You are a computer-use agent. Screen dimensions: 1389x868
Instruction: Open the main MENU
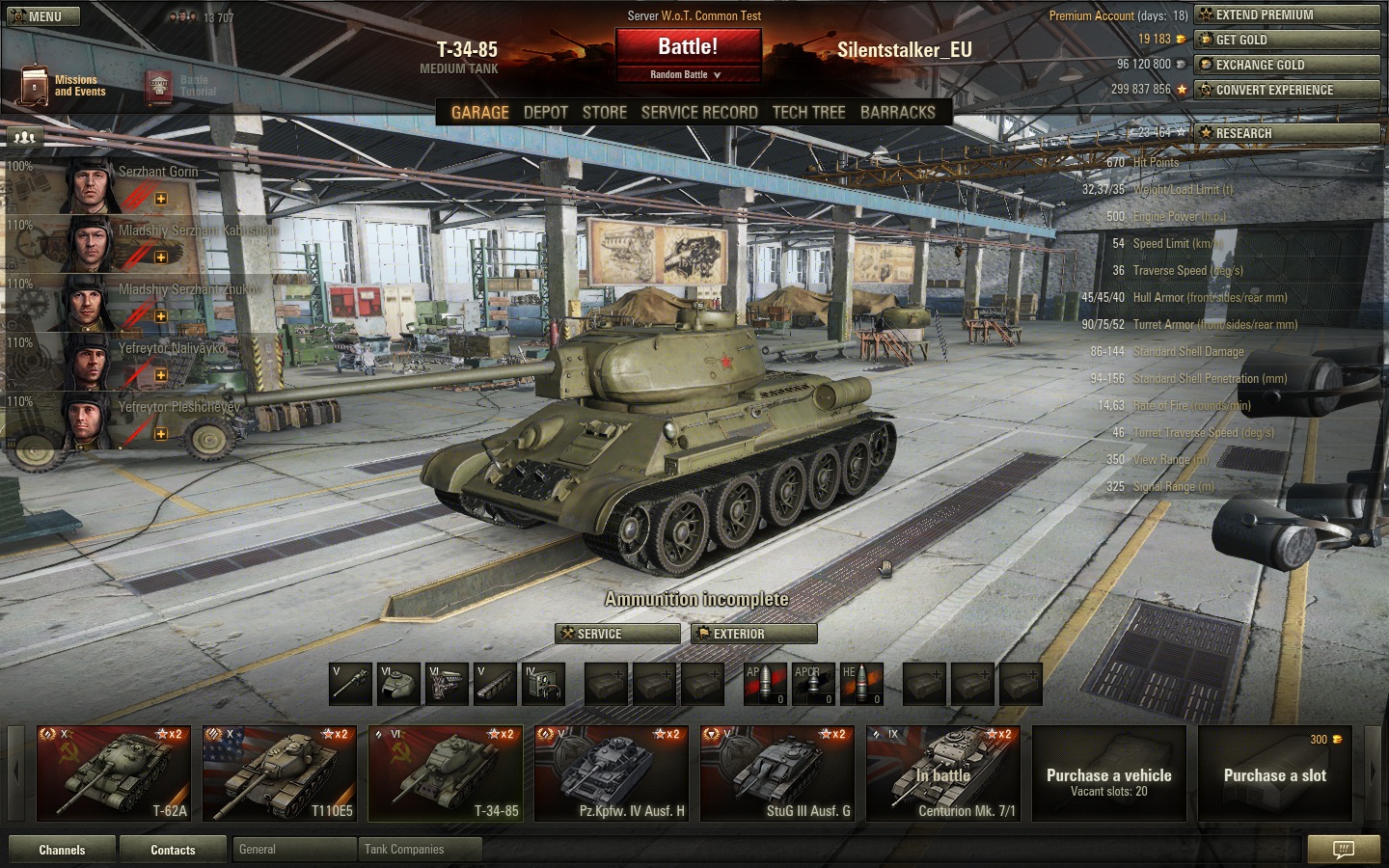(x=41, y=16)
